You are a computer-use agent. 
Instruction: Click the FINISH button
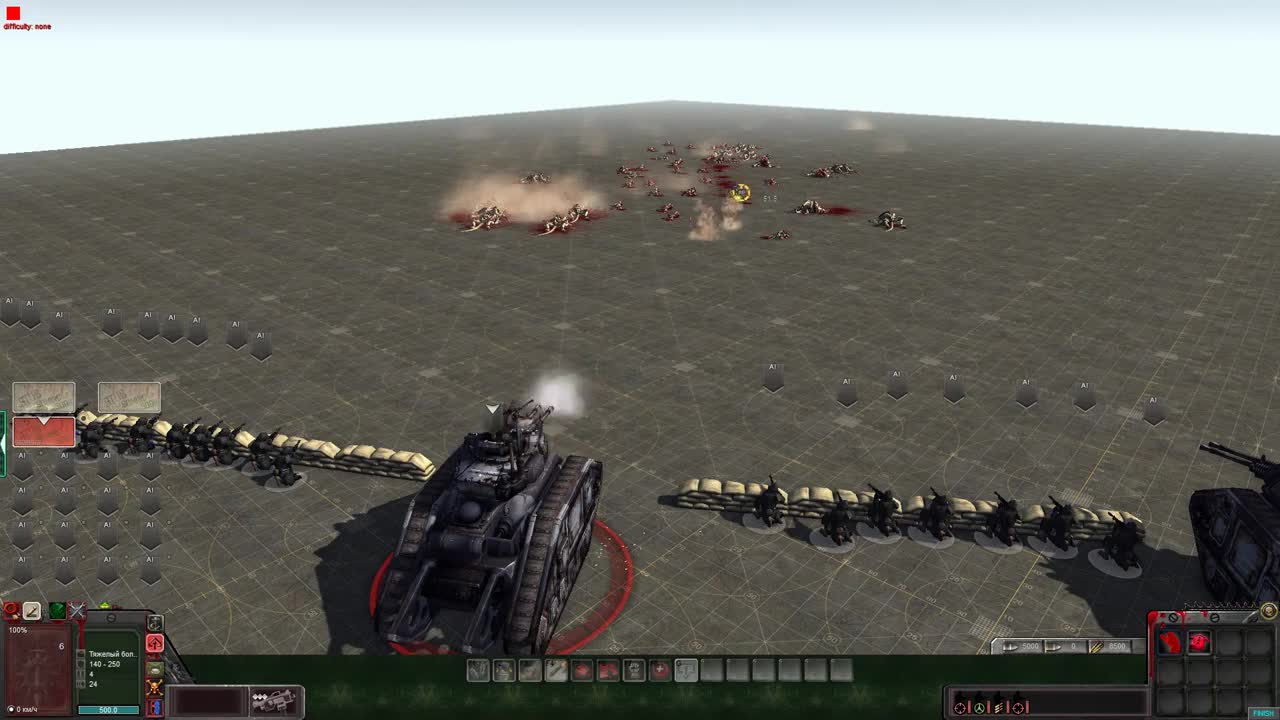point(1262,712)
